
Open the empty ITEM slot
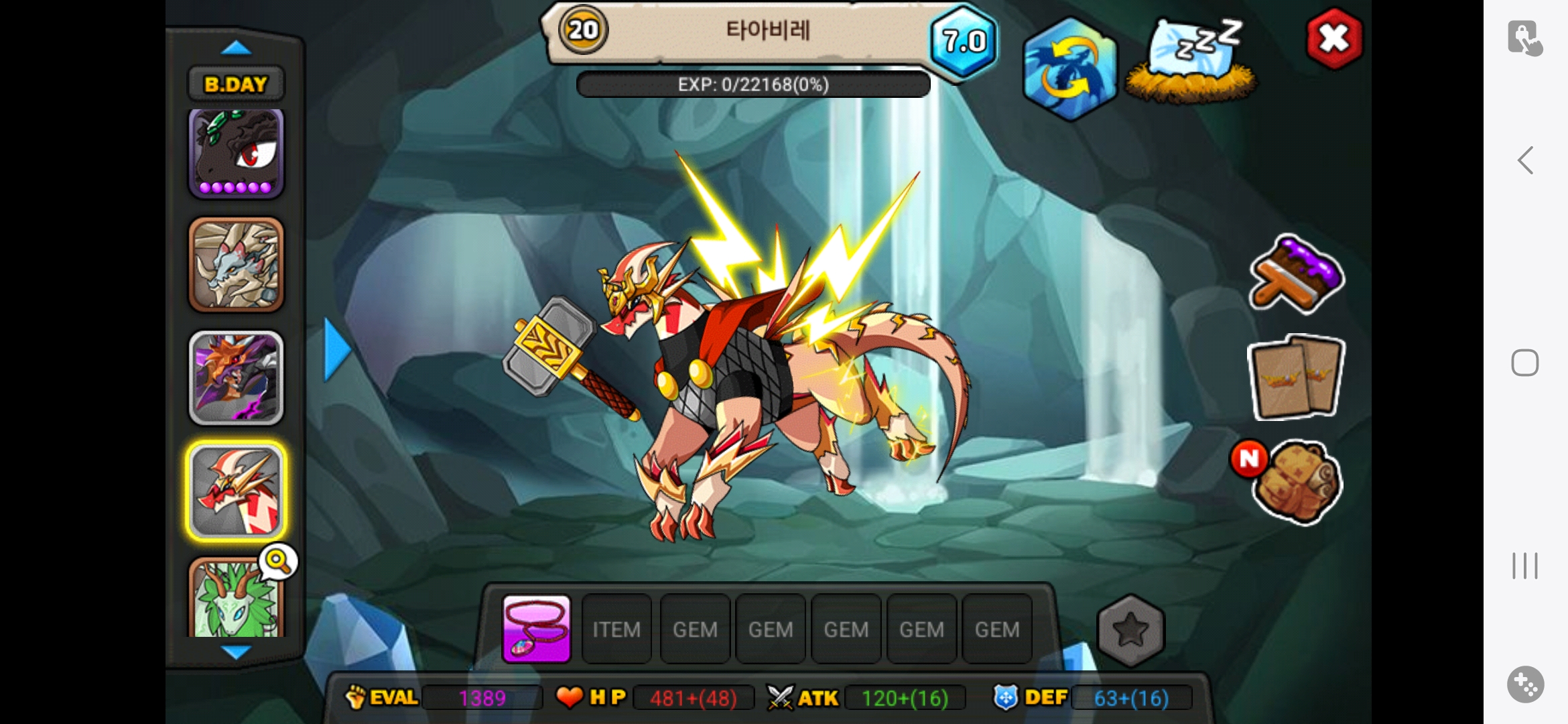616,629
